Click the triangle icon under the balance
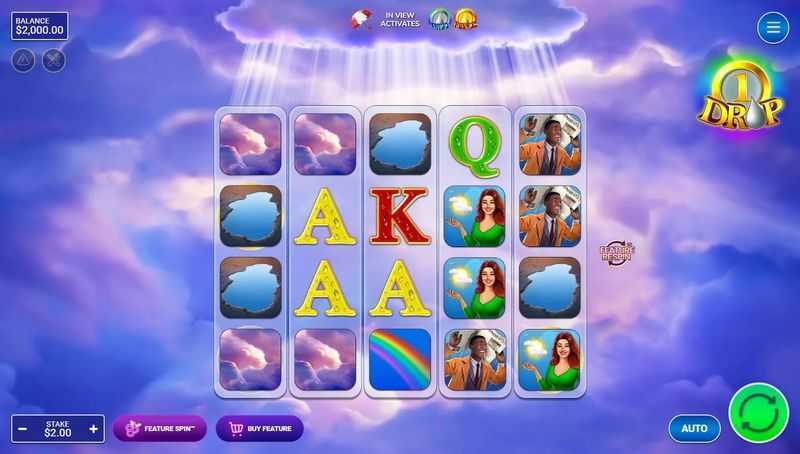 coord(23,60)
